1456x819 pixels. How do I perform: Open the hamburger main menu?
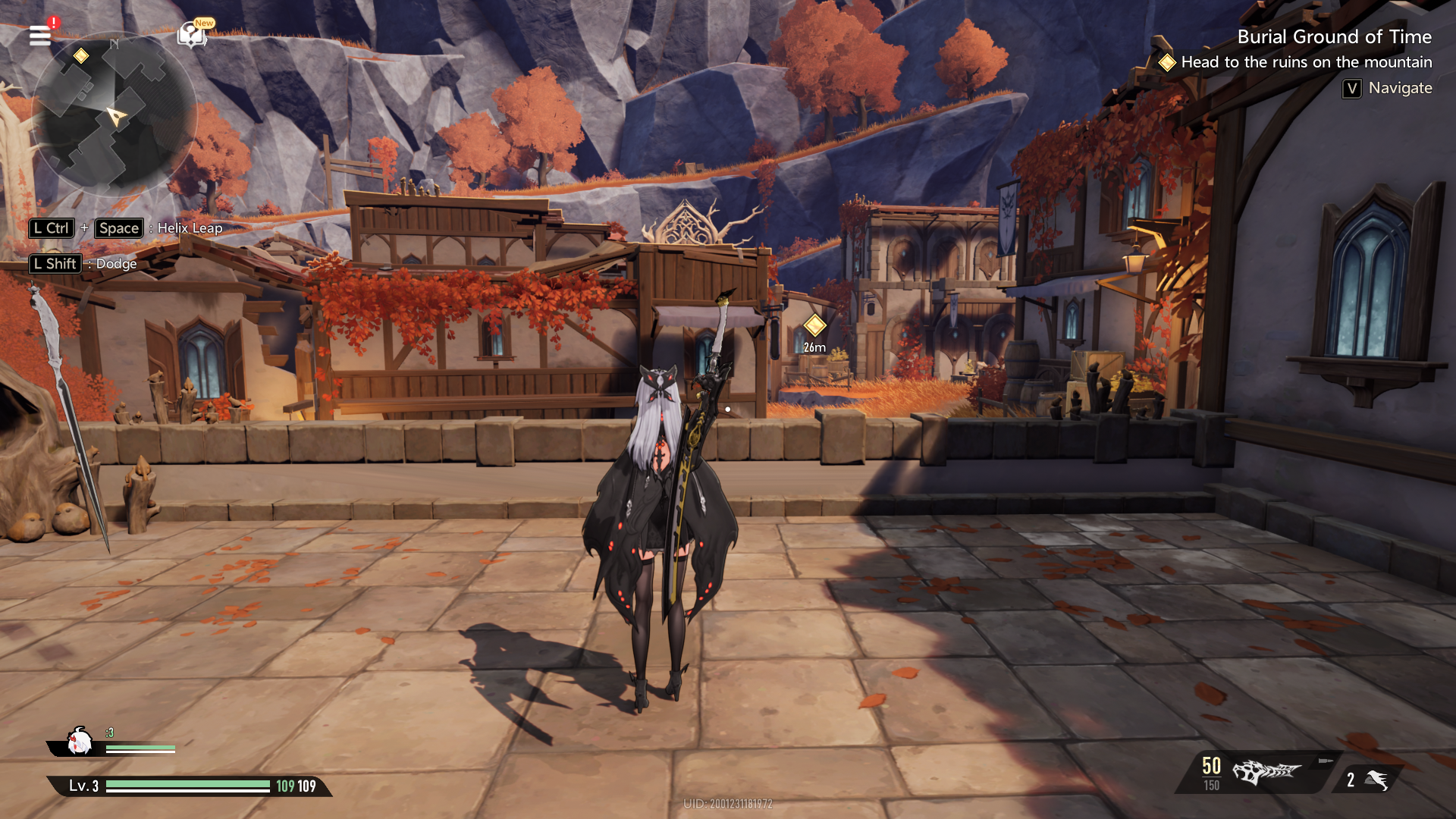tap(40, 35)
